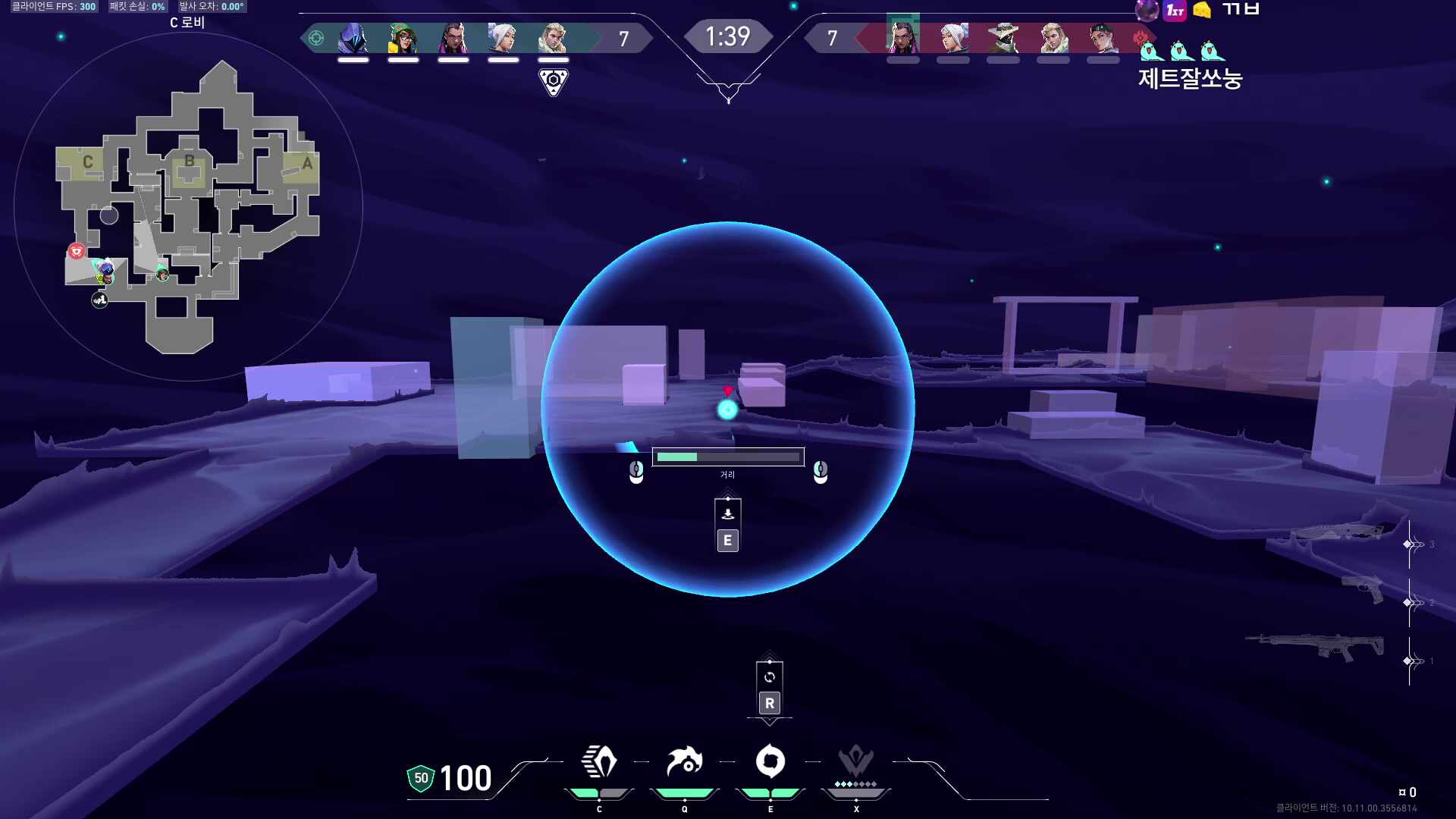Choose the A site marker on the minimap
The width and height of the screenshot is (1456, 819).
(x=307, y=163)
